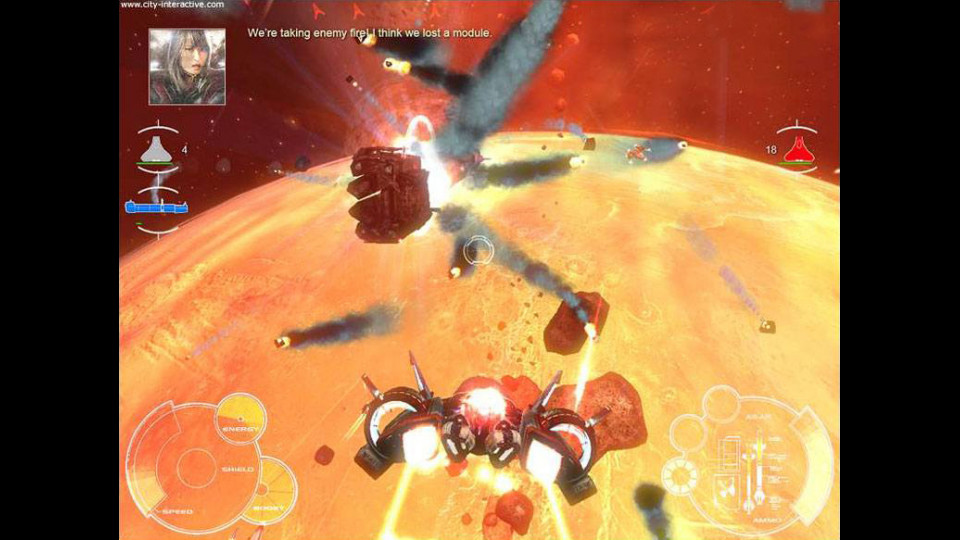
Task: Select the white allied fighter icon
Action: (155, 150)
